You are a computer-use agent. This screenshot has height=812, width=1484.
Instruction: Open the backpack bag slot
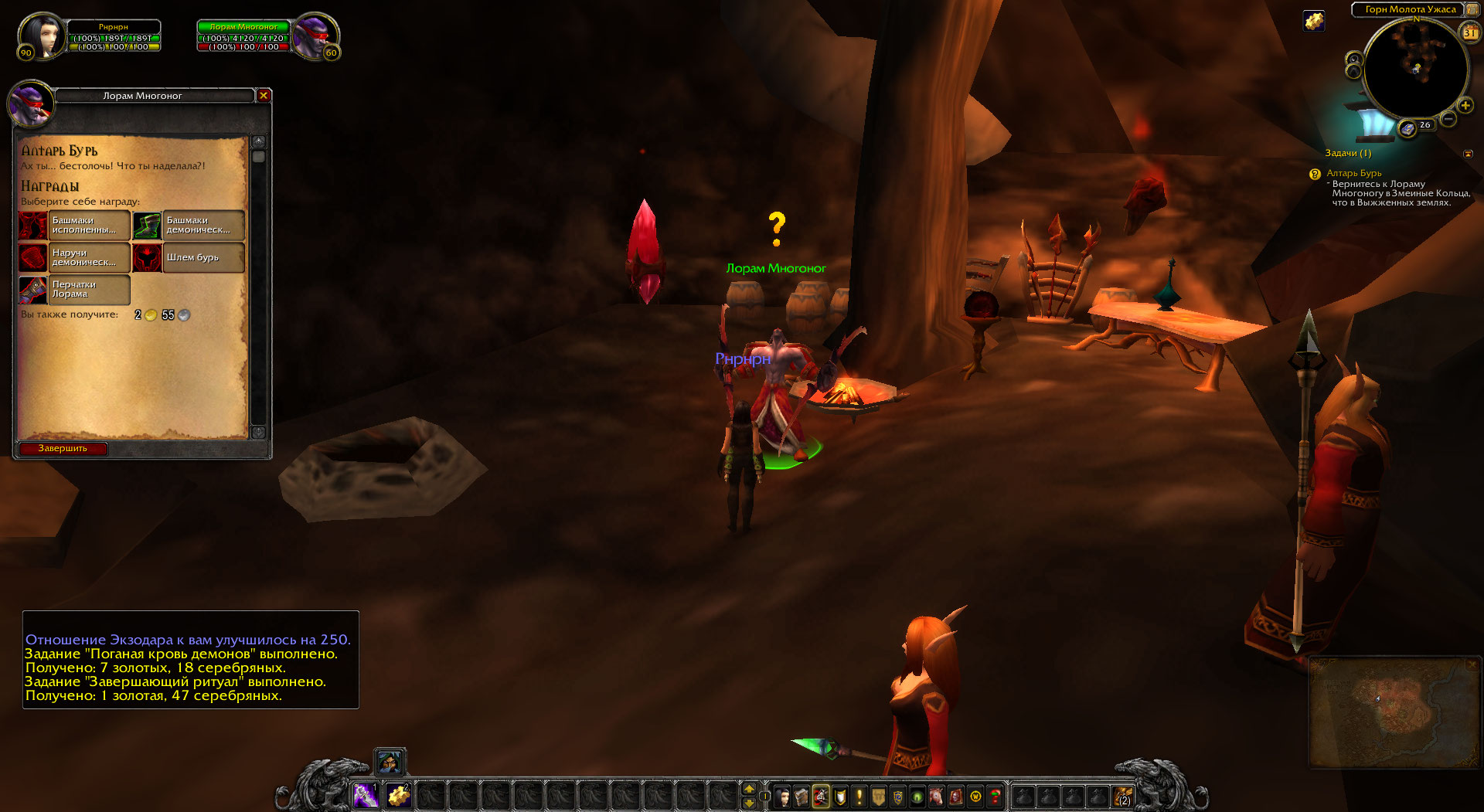1122,796
